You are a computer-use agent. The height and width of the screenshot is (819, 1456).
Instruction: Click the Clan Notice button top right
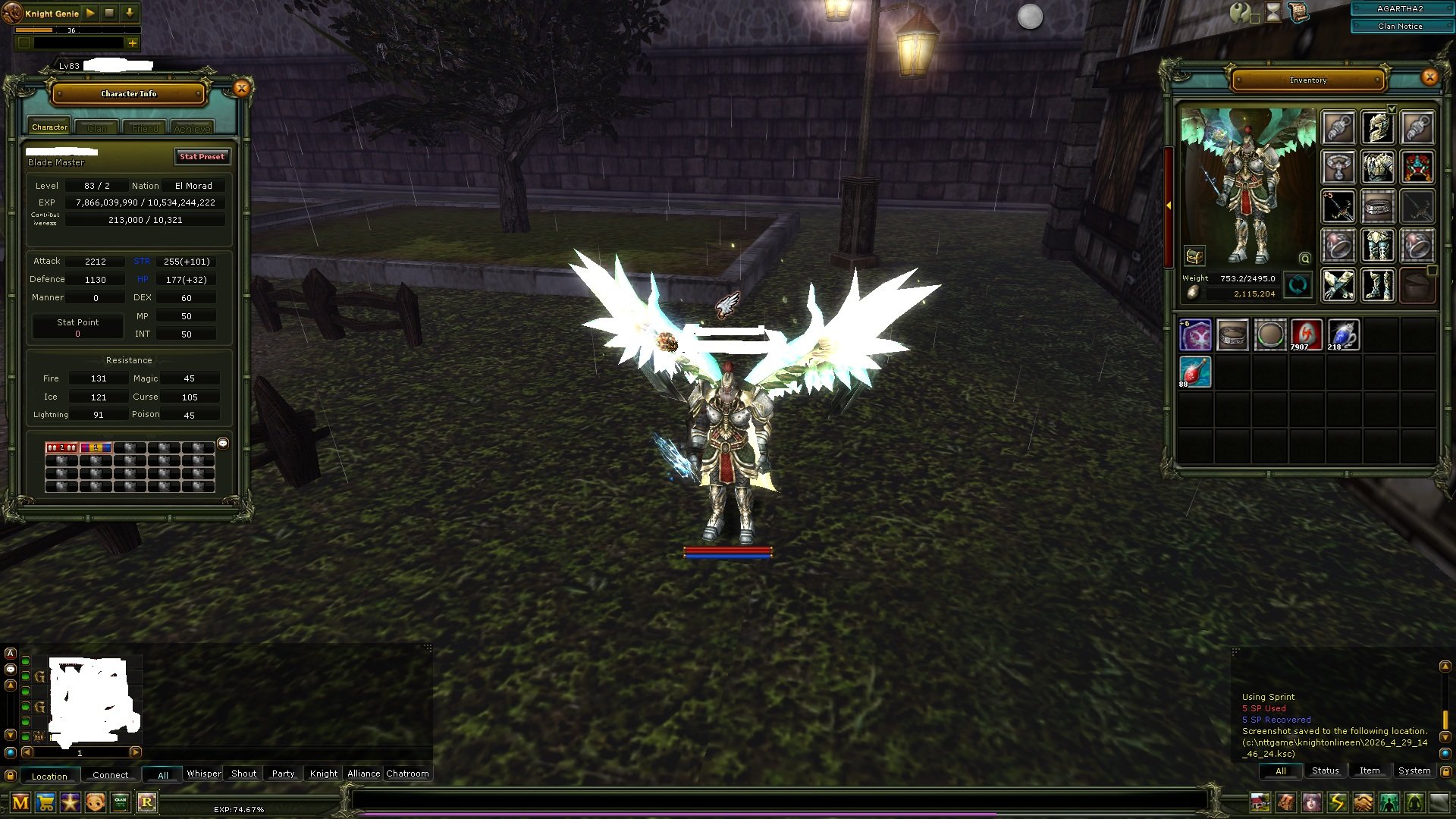pos(1400,26)
